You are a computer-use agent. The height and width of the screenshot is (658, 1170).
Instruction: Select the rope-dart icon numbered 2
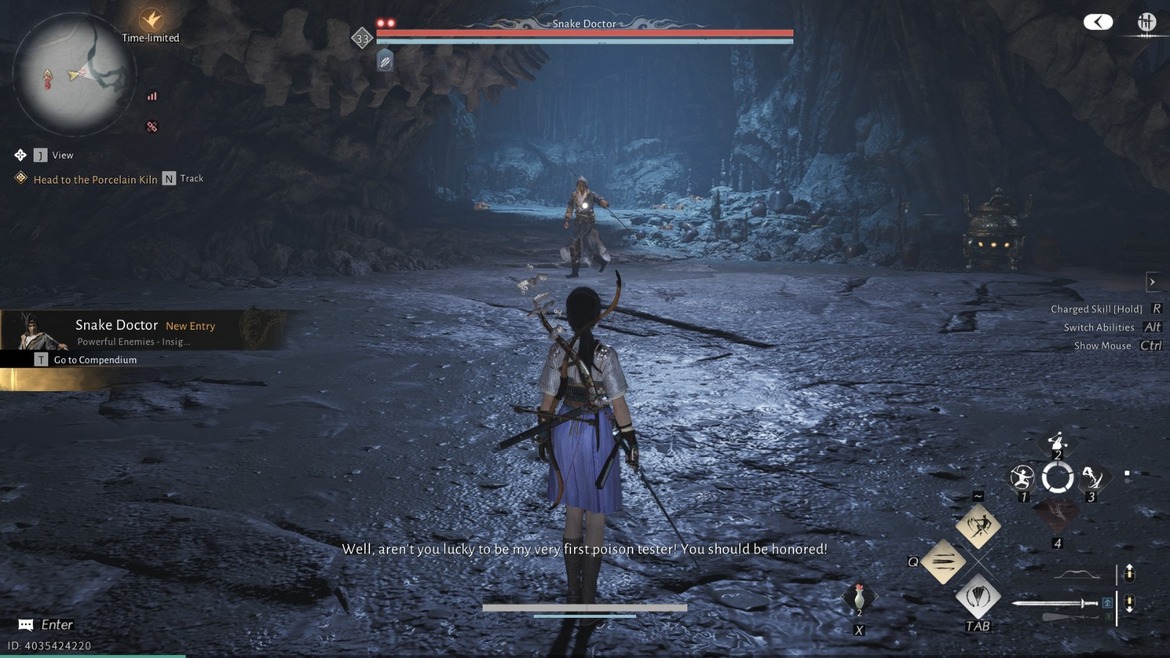click(x=1057, y=441)
